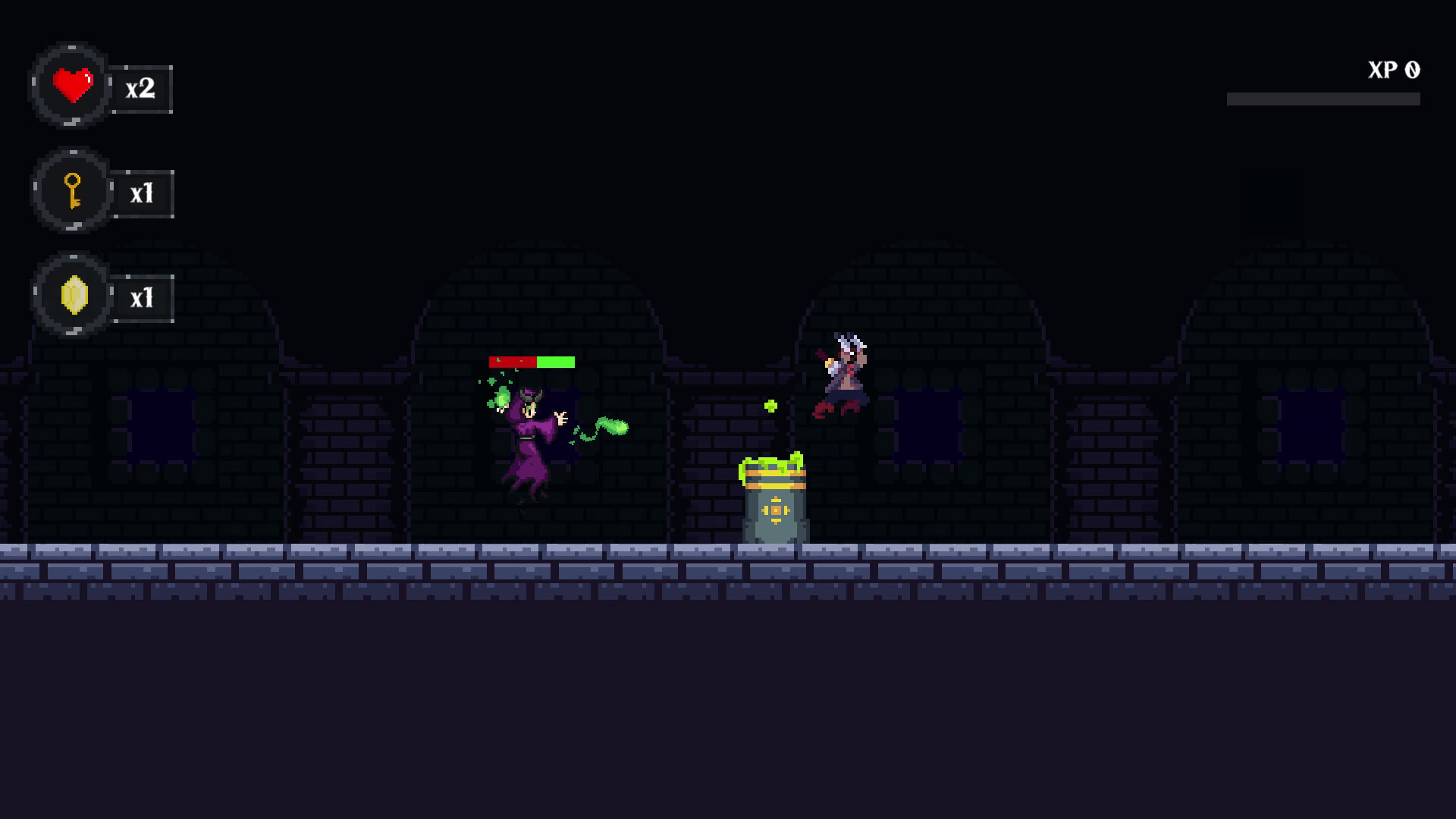Click the XP 0 label
The image size is (1456, 819).
tap(1392, 71)
